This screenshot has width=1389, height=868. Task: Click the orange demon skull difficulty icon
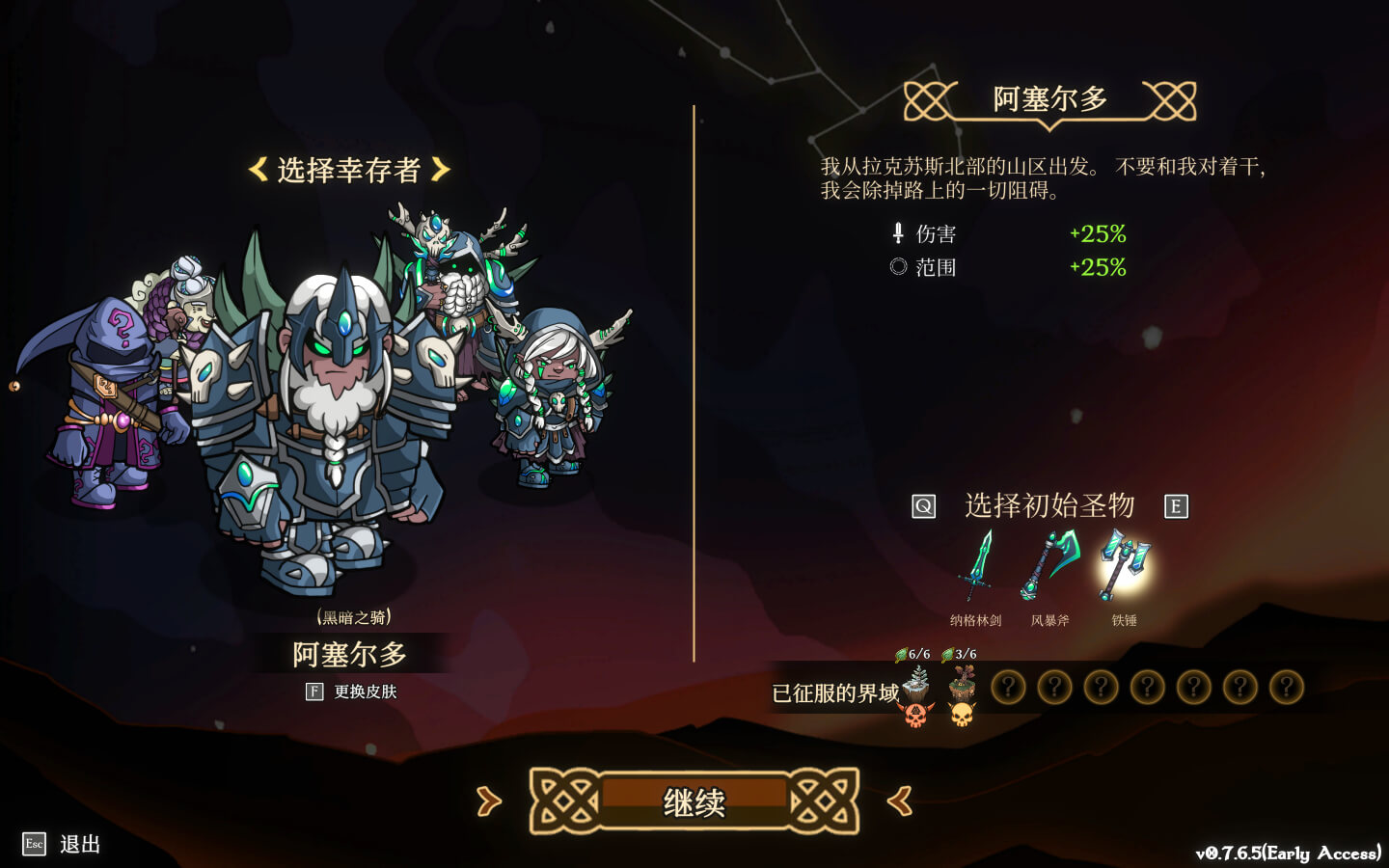coord(917,717)
